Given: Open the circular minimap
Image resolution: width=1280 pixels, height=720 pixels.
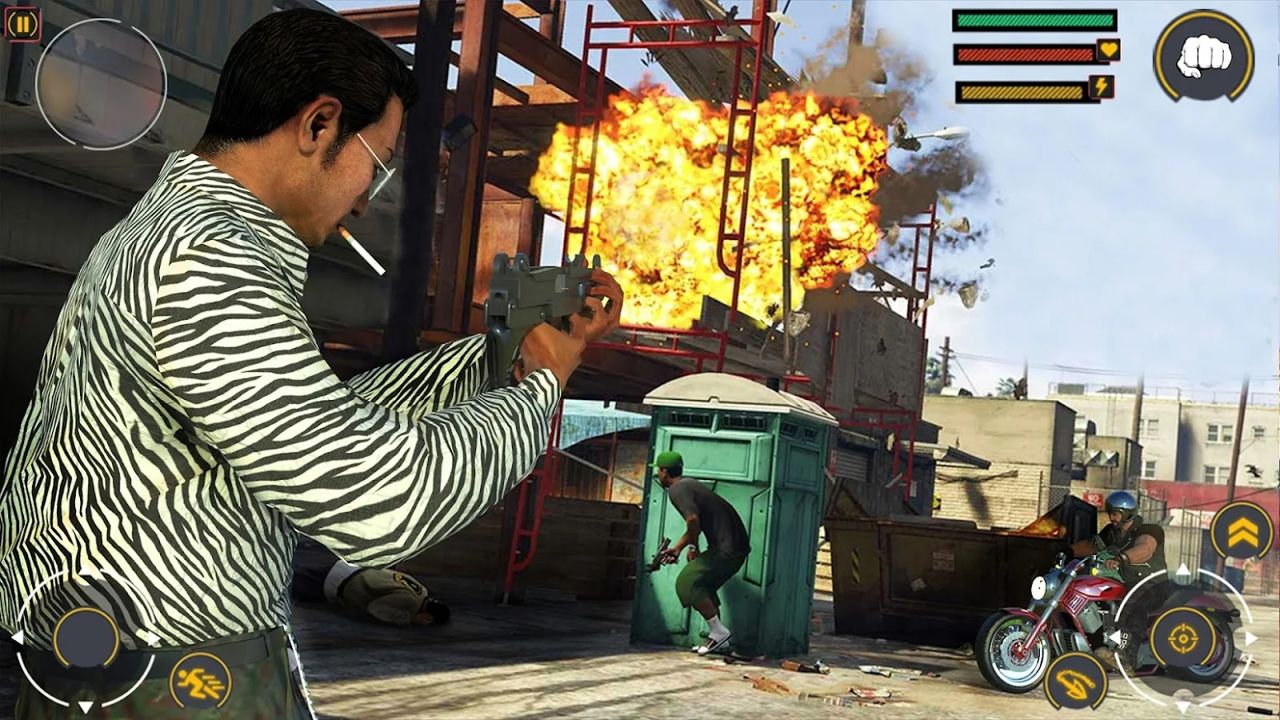Looking at the screenshot, I should [101, 84].
